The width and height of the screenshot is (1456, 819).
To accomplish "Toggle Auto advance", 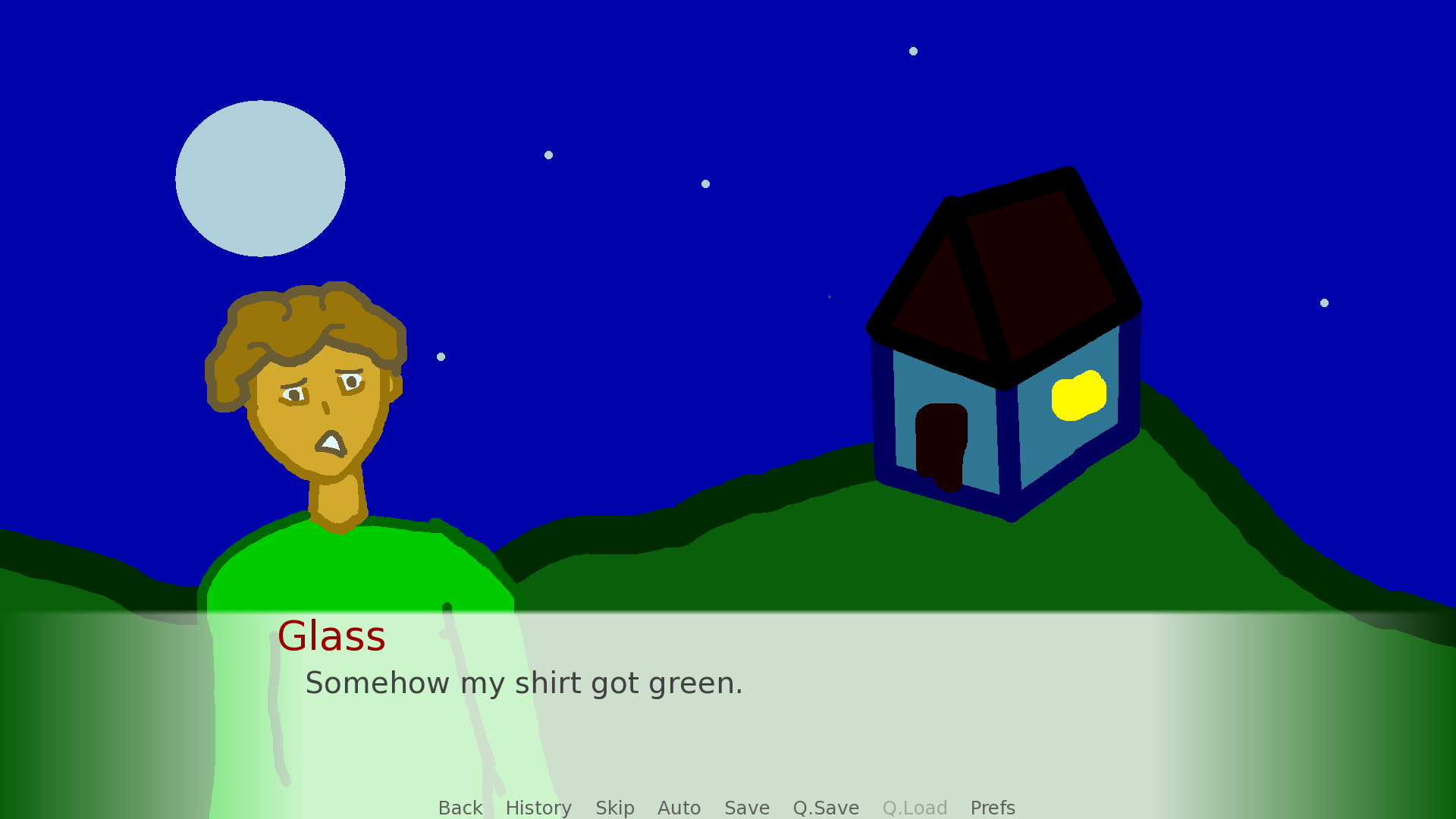I will point(679,808).
